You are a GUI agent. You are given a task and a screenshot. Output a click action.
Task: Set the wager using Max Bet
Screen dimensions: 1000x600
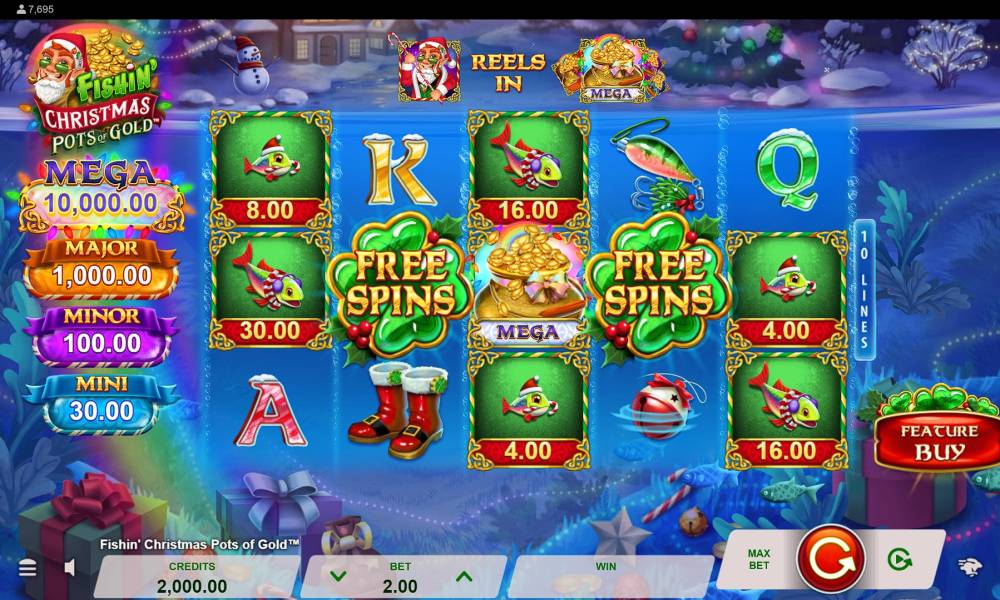[x=758, y=558]
